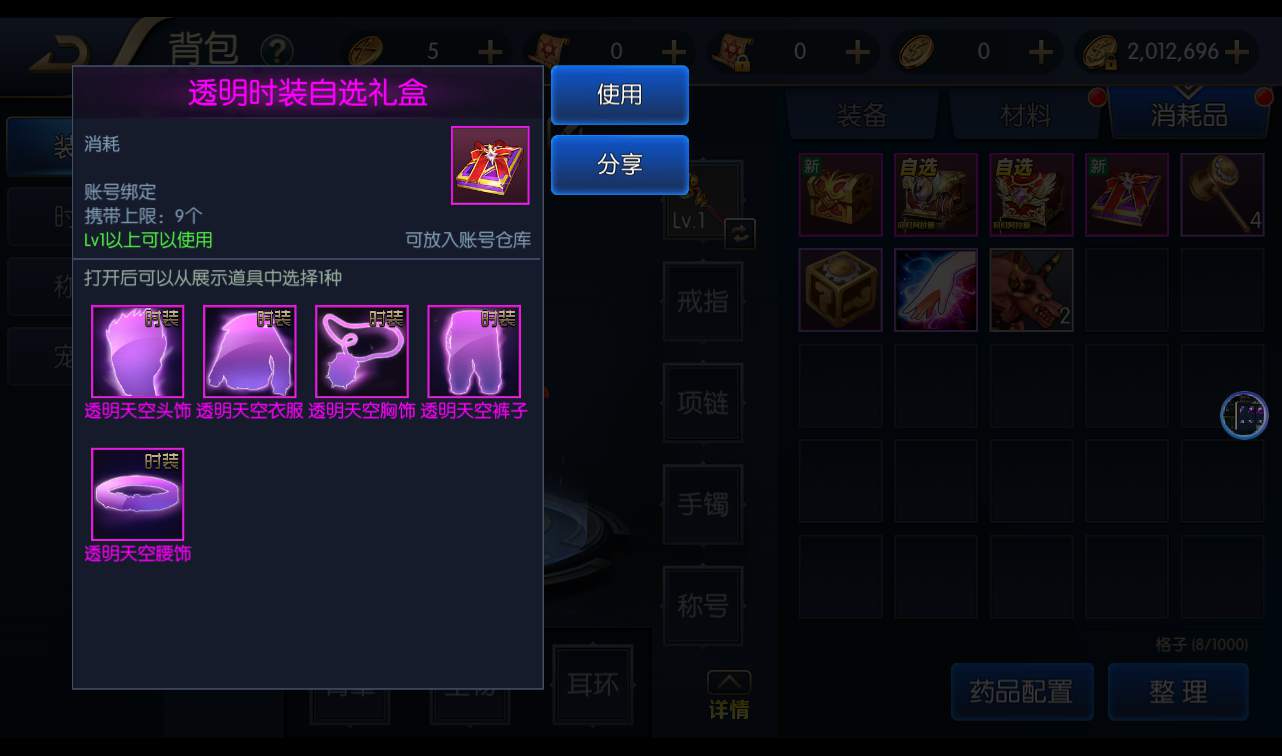Click 整理 to sort the inventory

(x=1178, y=692)
